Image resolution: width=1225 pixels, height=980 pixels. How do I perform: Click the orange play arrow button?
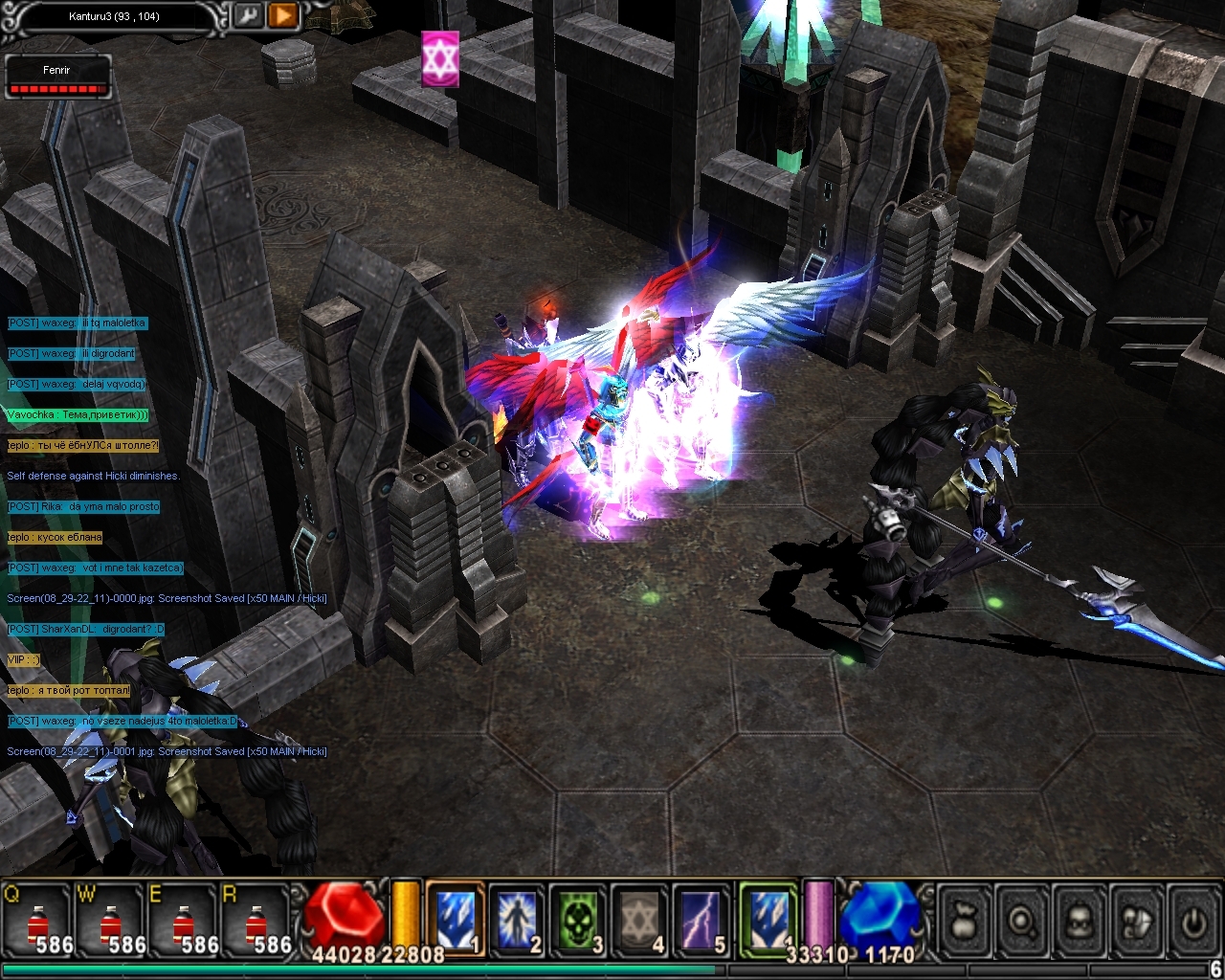click(x=282, y=16)
